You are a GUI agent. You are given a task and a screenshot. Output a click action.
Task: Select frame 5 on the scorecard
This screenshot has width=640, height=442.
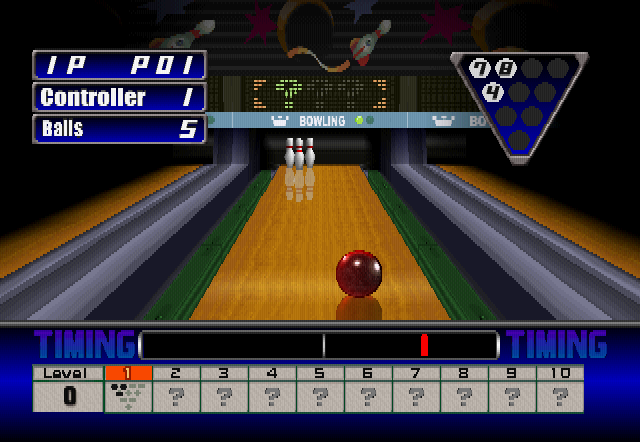pos(320,389)
